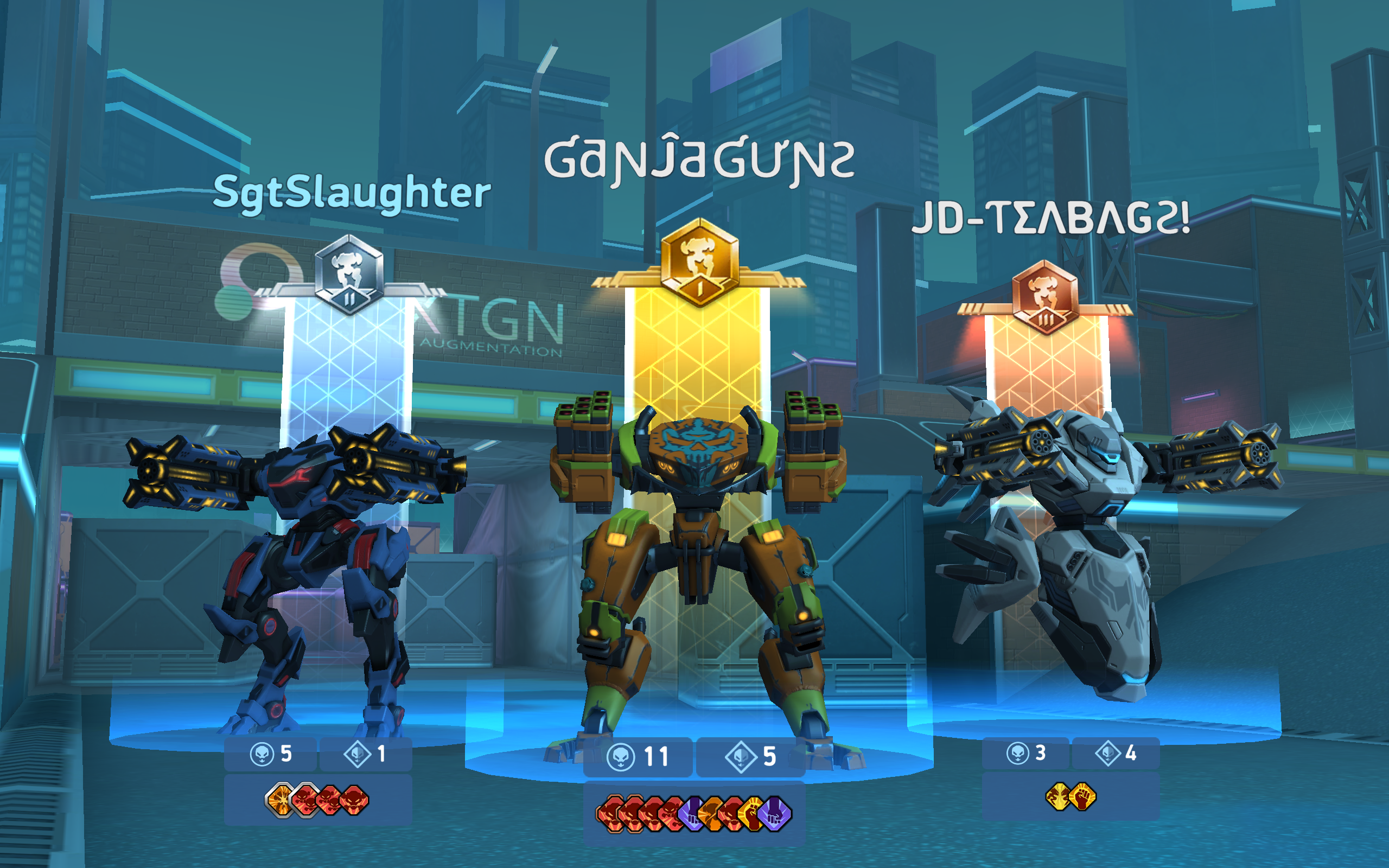Click the orange medal in GanjaGuns' award row
The image size is (1389, 868).
coord(710,814)
